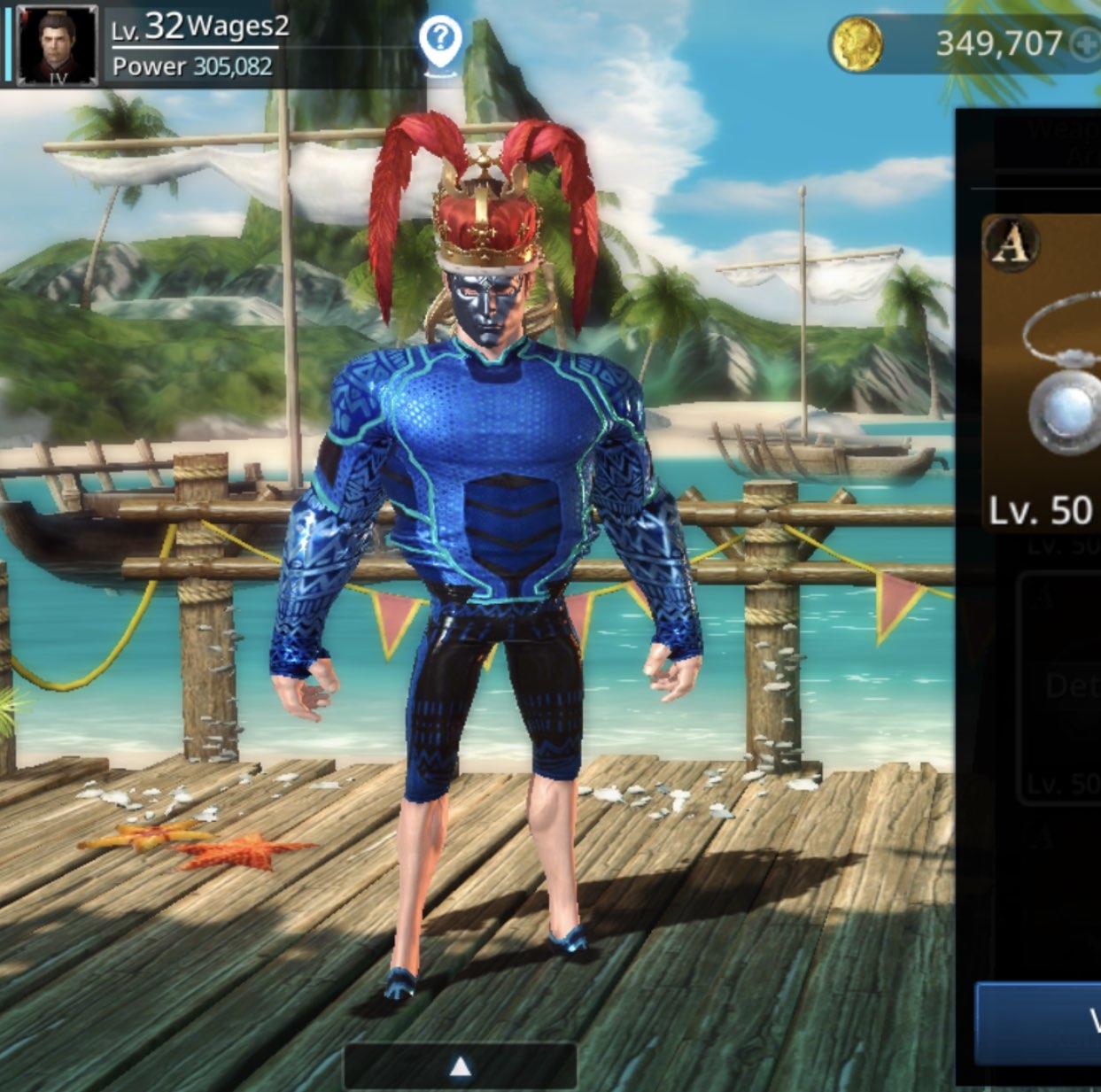Open the player portrait profile

pyautogui.click(x=57, y=44)
